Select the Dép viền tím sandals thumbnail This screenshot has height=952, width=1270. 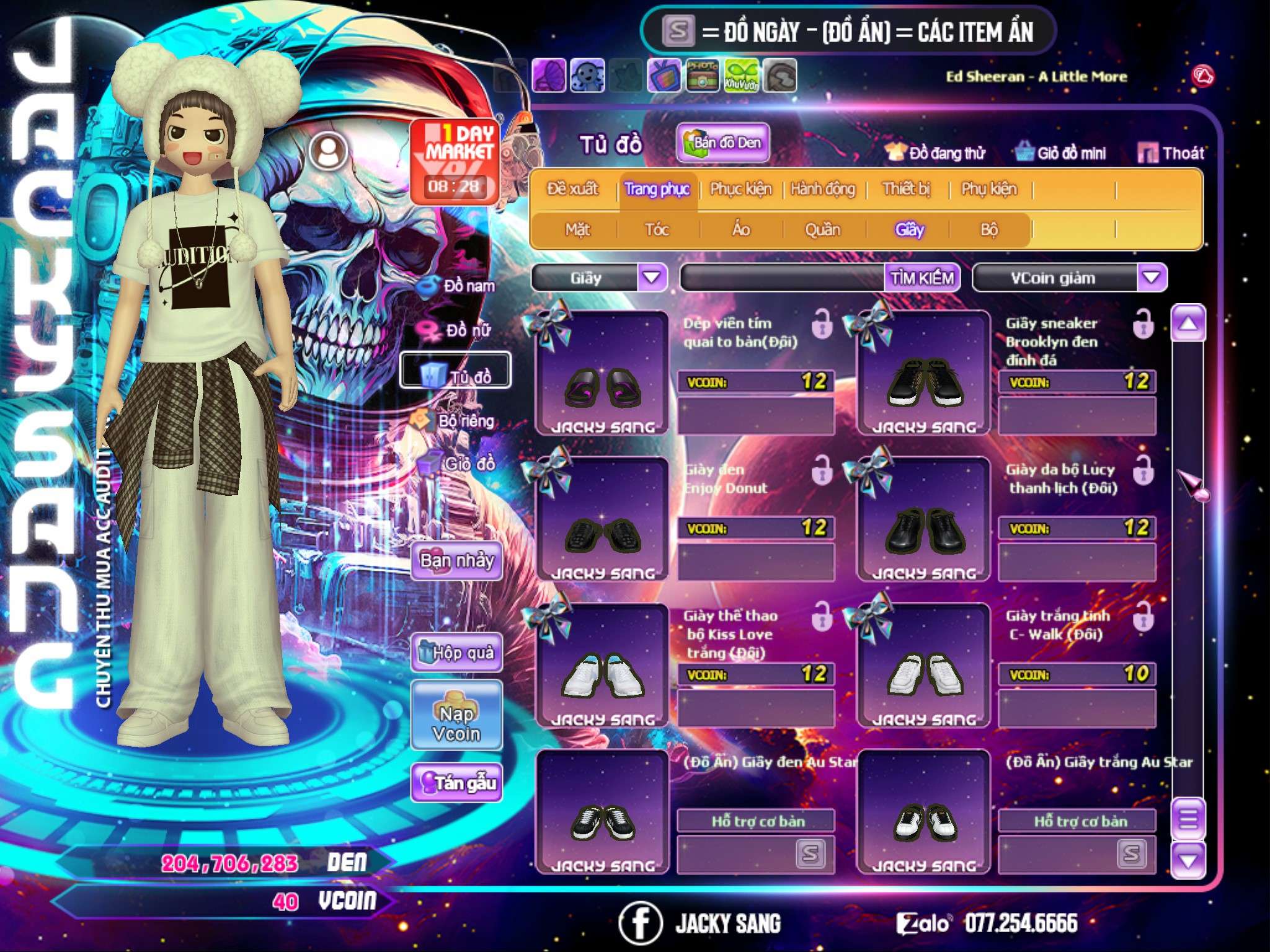[x=602, y=375]
